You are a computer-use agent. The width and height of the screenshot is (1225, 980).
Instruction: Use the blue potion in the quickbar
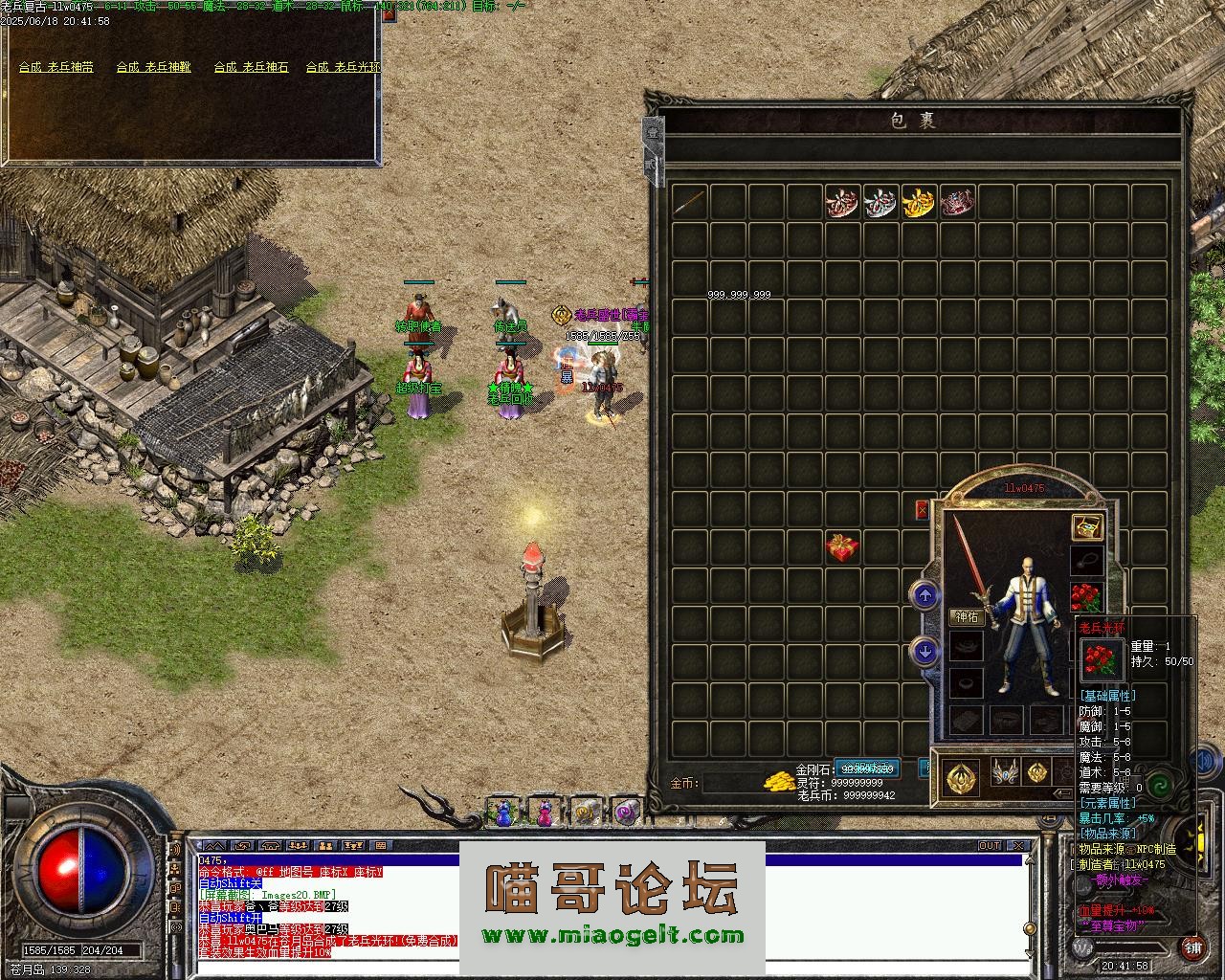503,813
